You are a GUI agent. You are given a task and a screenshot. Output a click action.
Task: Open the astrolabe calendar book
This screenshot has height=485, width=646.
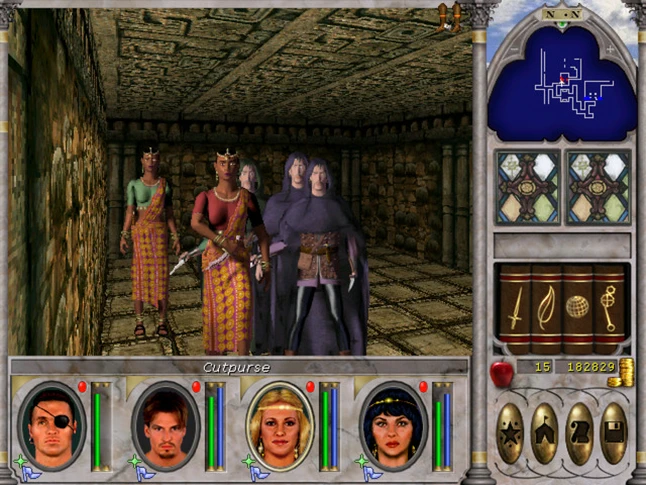tap(608, 309)
